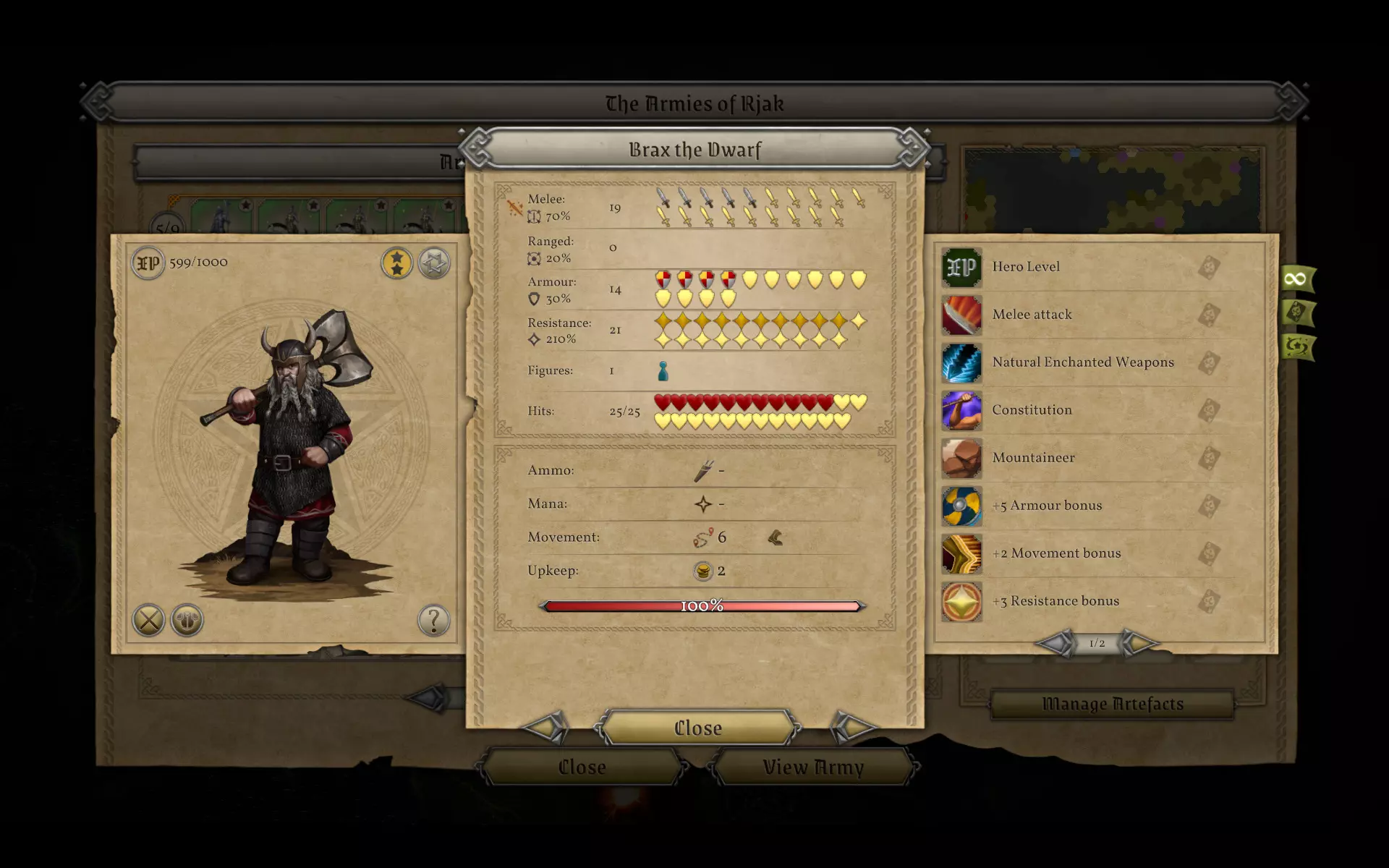Toggle the gold stars medal button

pos(397,263)
